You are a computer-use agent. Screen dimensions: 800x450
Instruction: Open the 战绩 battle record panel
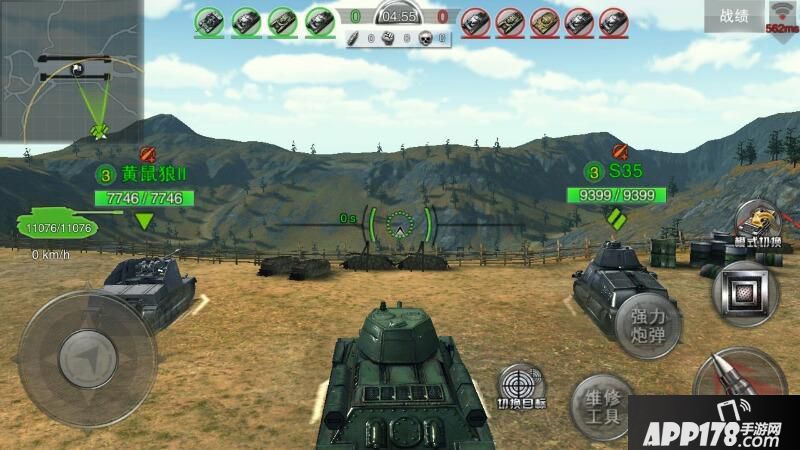pyautogui.click(x=740, y=16)
